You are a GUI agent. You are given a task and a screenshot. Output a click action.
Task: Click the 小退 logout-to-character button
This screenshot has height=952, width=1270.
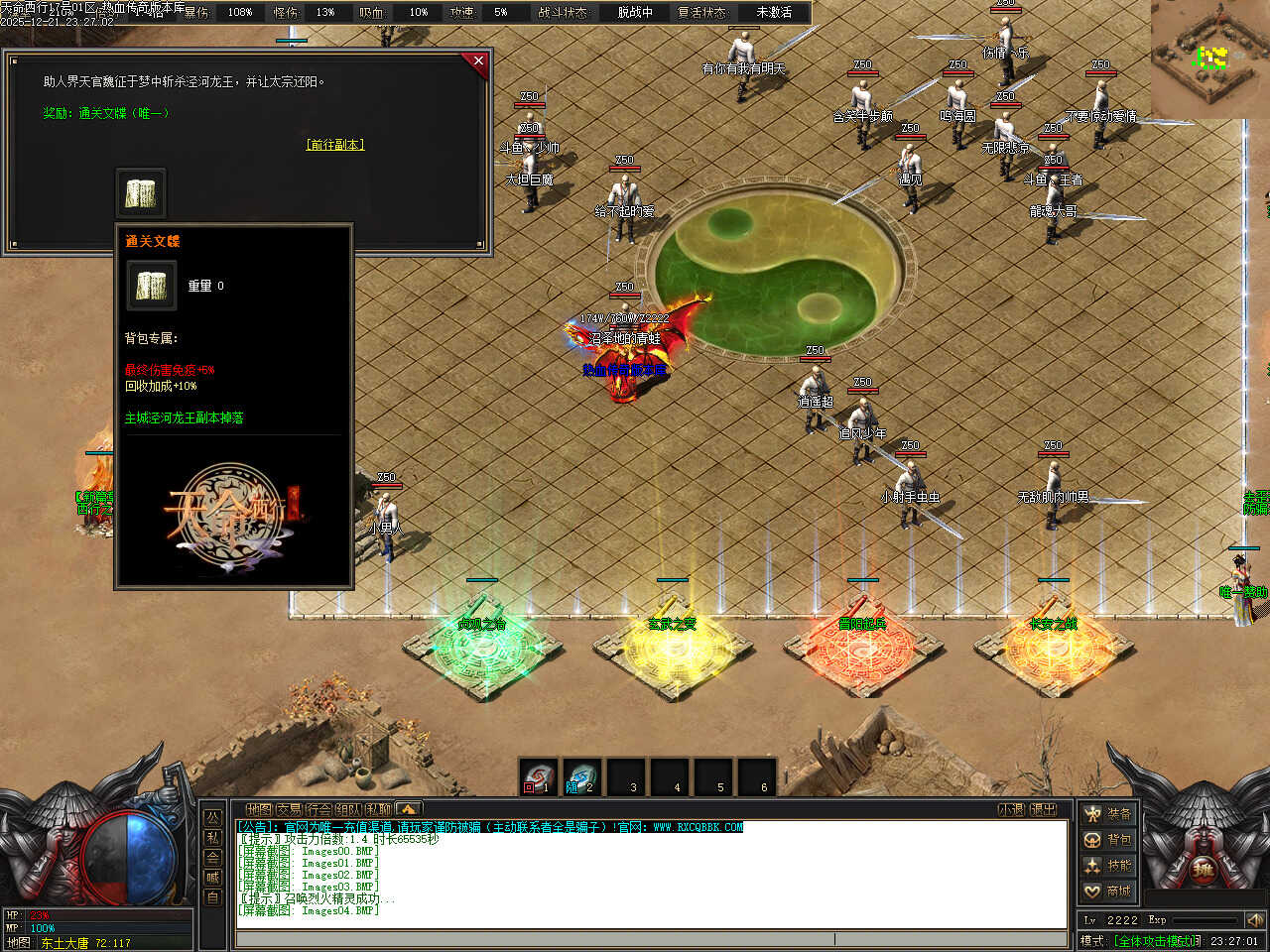click(1011, 809)
